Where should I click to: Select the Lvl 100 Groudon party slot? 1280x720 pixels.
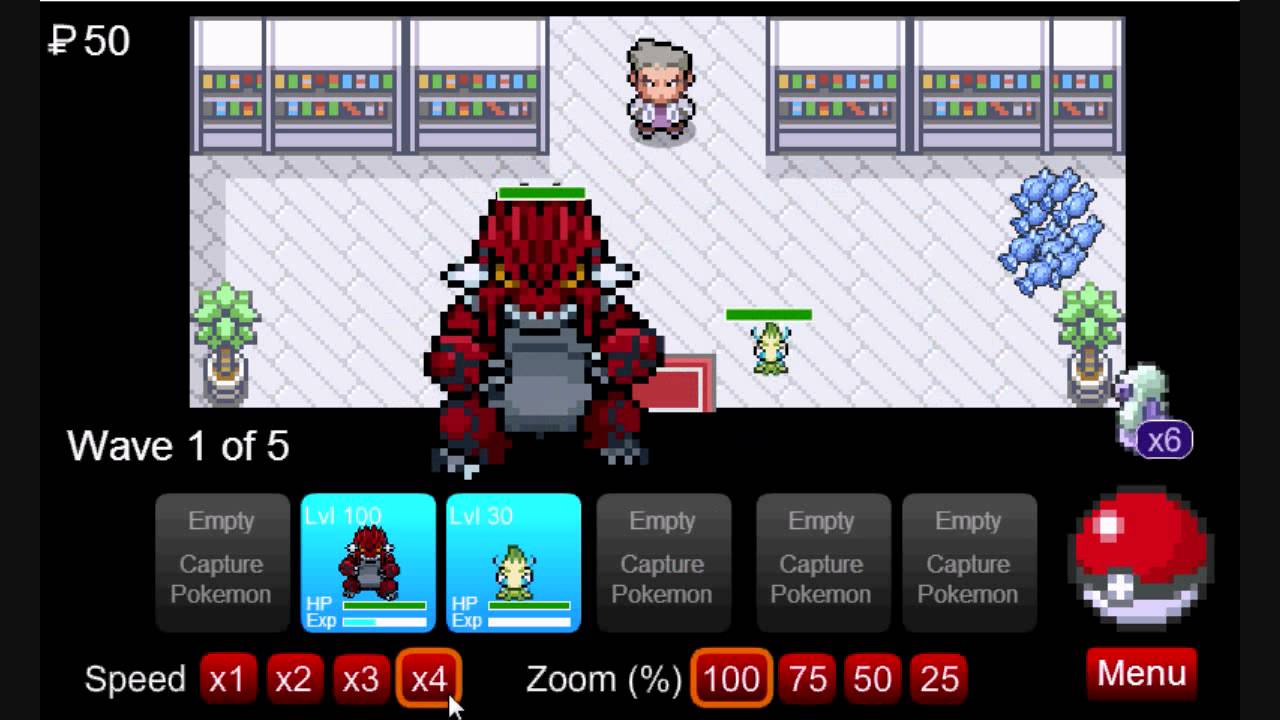369,563
